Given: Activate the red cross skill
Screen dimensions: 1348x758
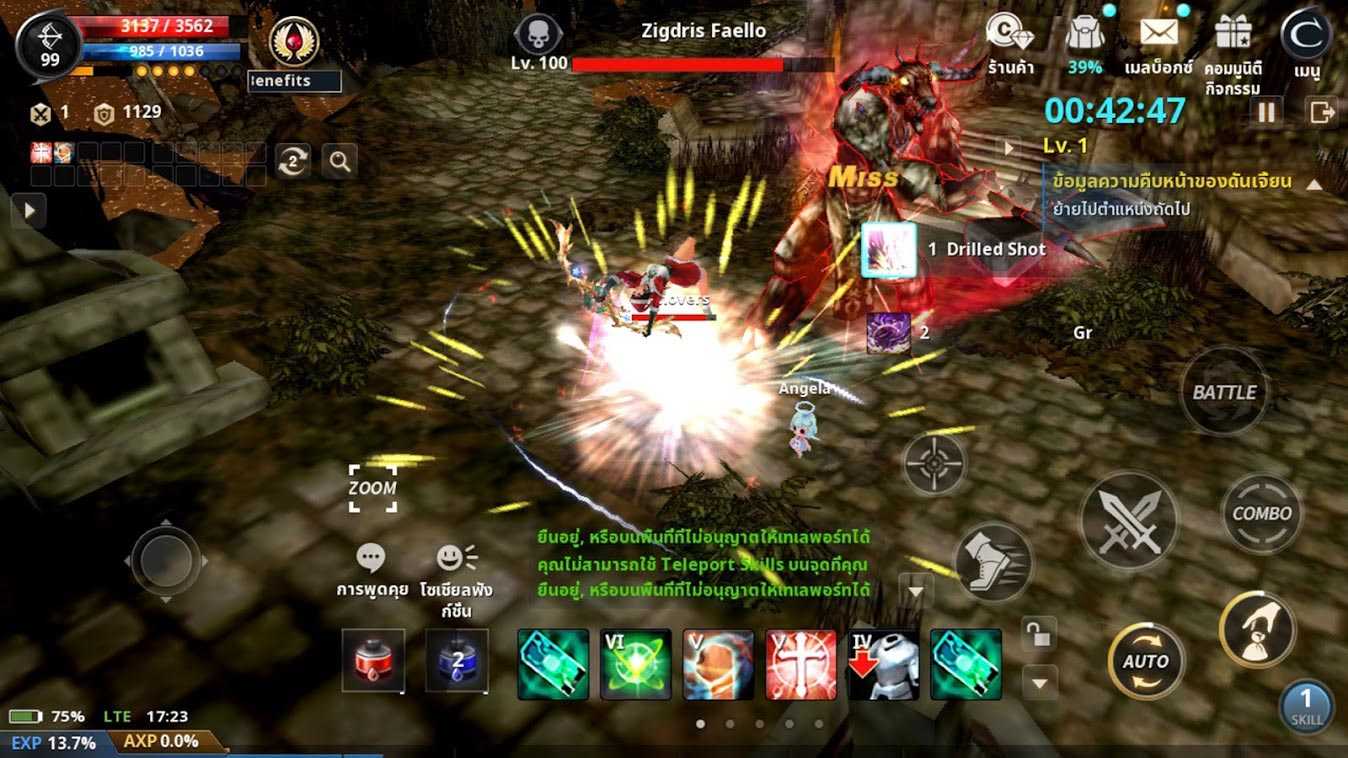Looking at the screenshot, I should (801, 664).
